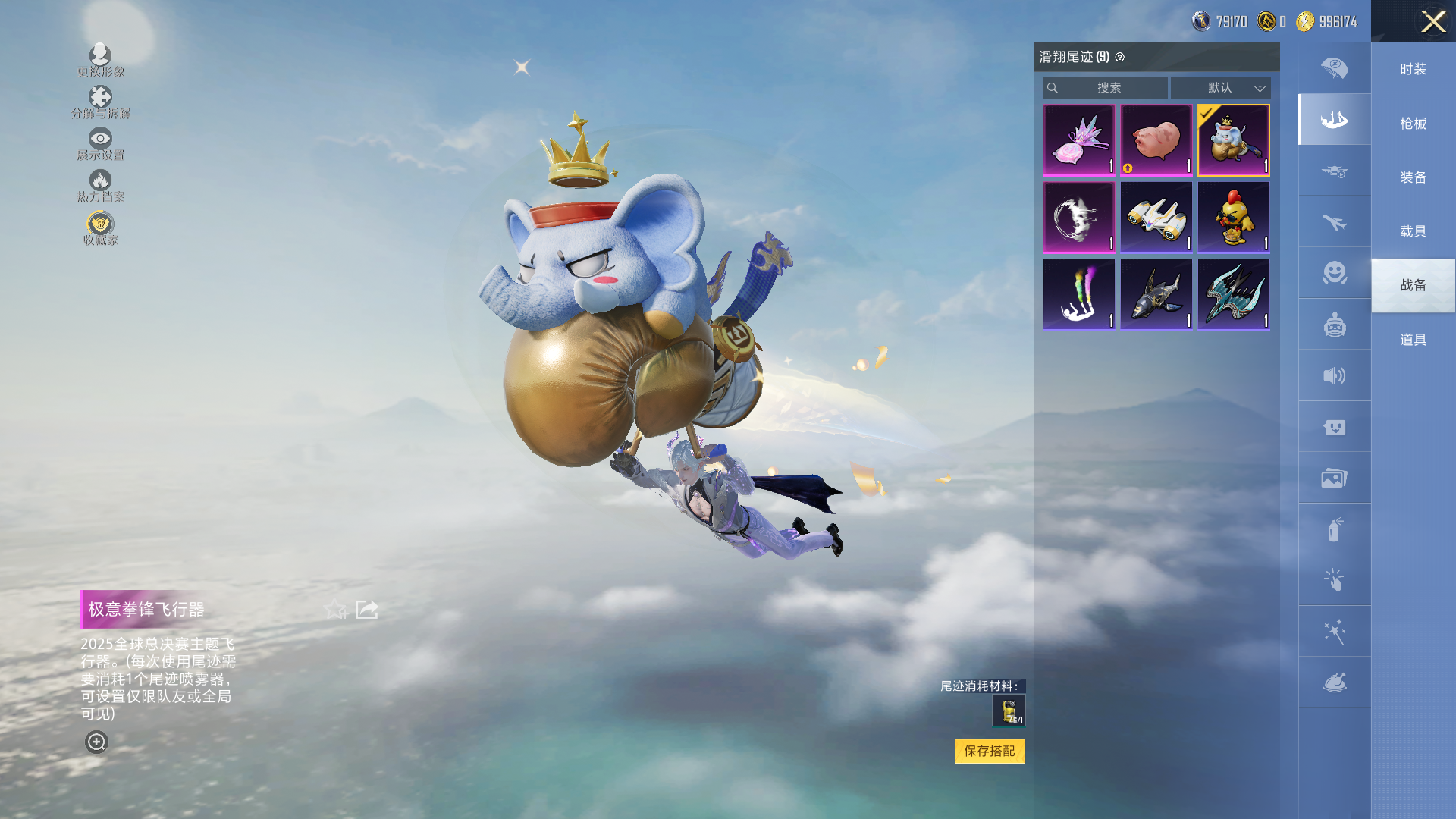
Task: Close the inventory screen with the X
Action: point(1432,21)
